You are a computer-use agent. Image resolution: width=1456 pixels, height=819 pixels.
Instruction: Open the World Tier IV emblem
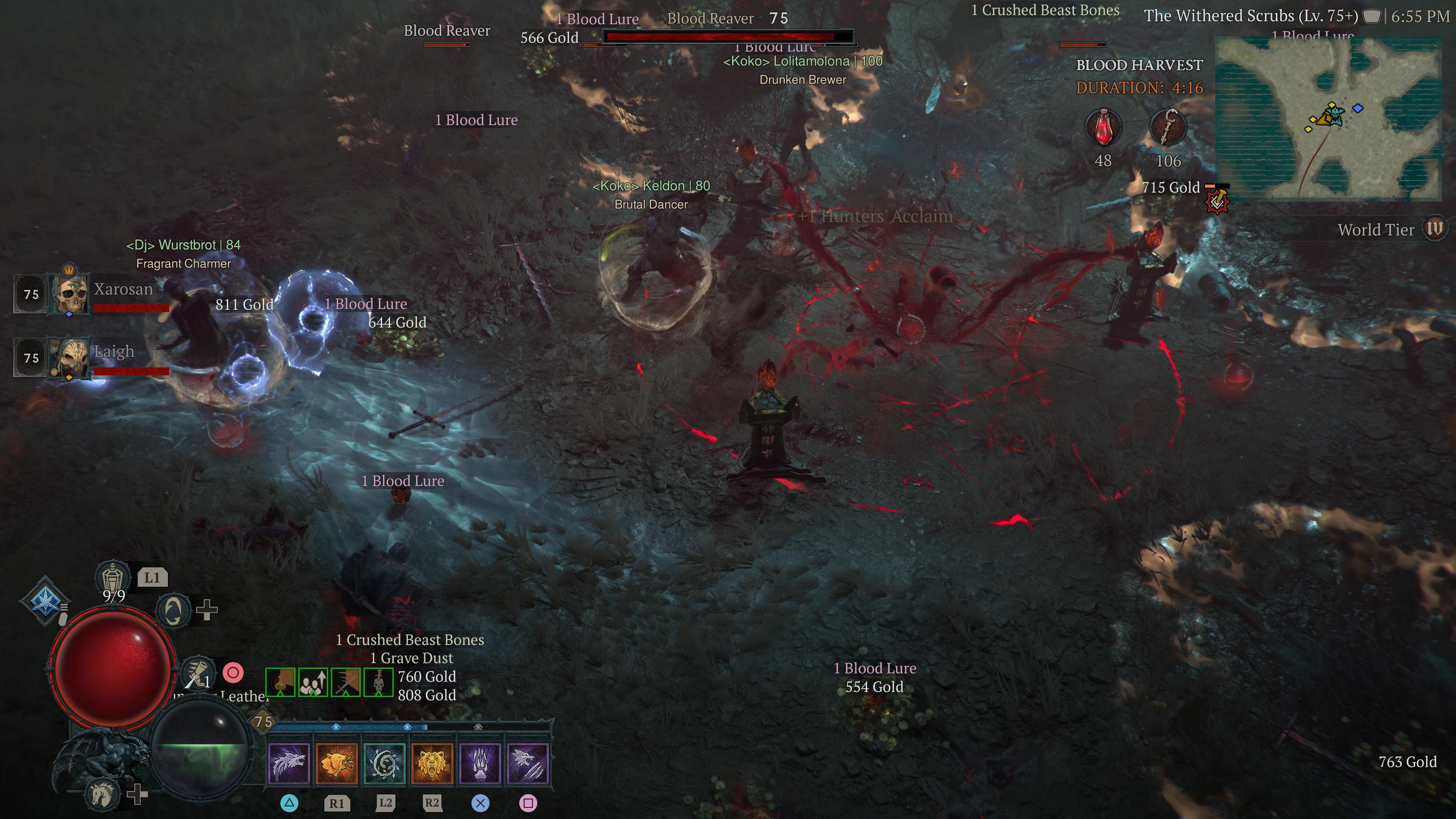1434,229
